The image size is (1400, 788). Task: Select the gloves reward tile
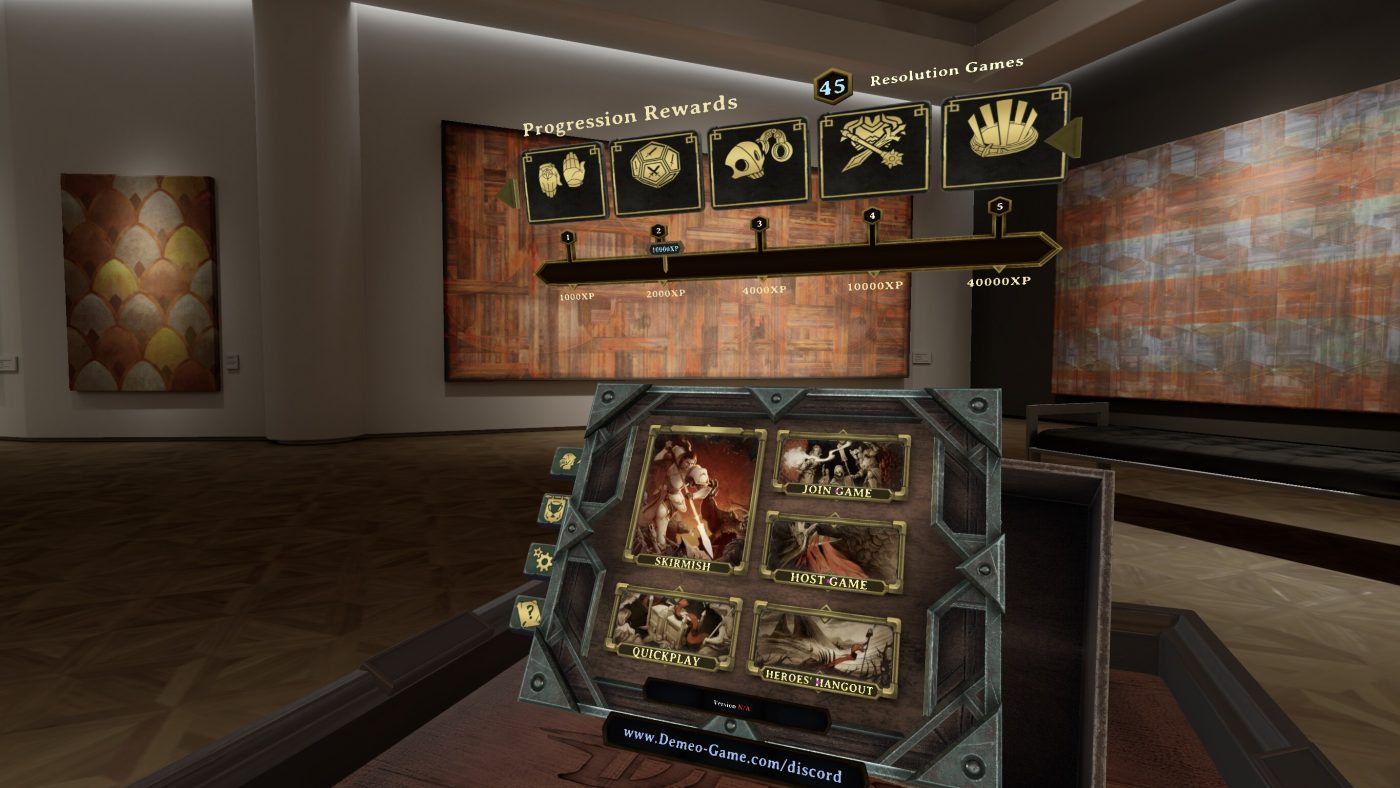pos(564,182)
